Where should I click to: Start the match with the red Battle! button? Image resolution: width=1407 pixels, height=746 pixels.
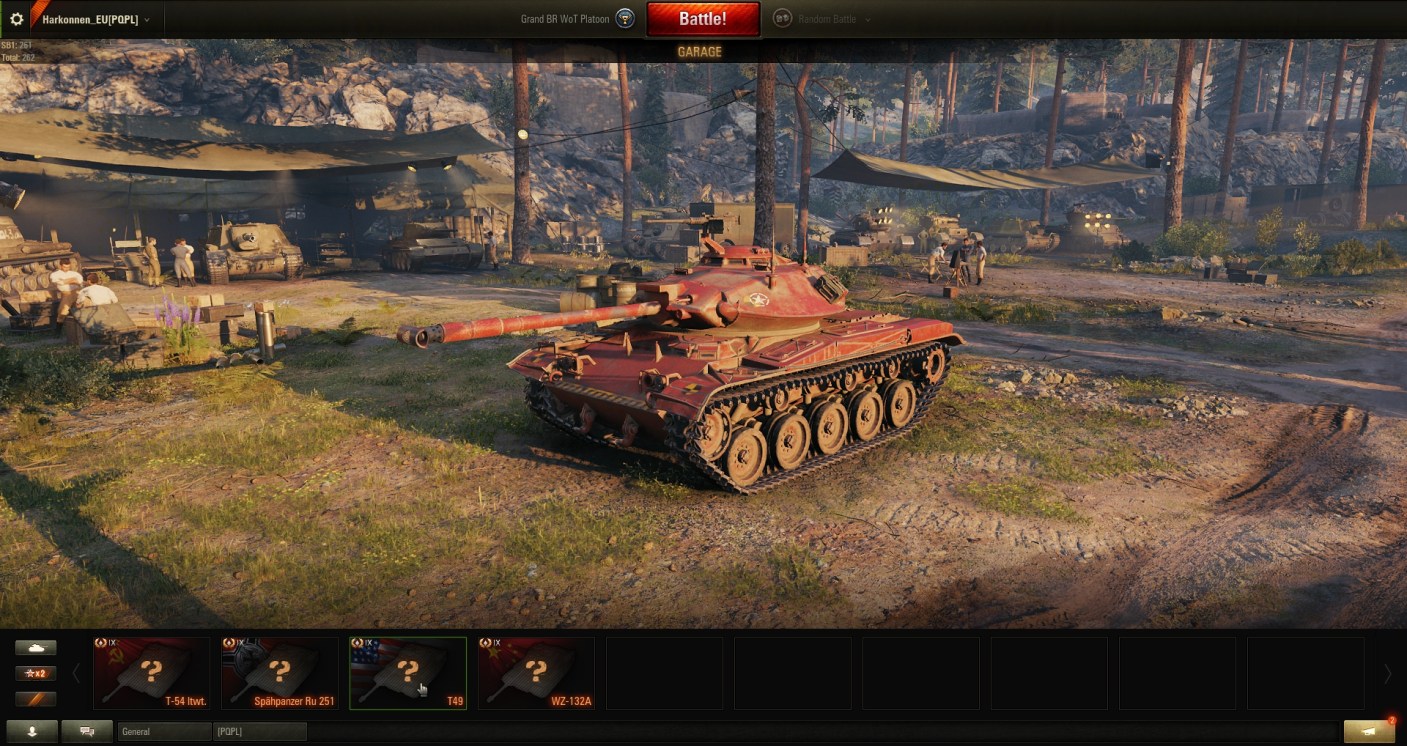(702, 19)
